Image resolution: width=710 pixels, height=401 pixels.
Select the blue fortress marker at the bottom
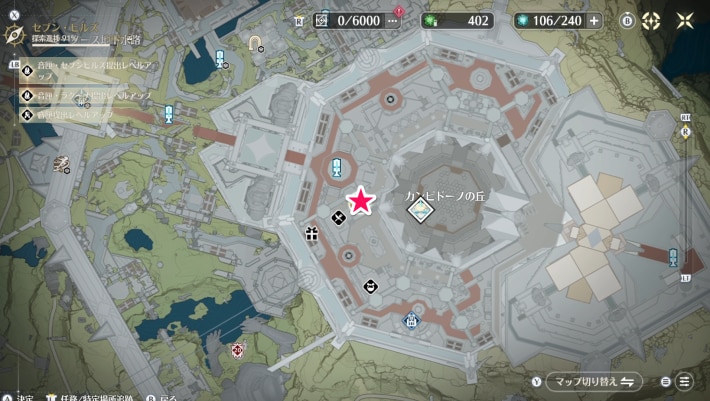[x=410, y=321]
